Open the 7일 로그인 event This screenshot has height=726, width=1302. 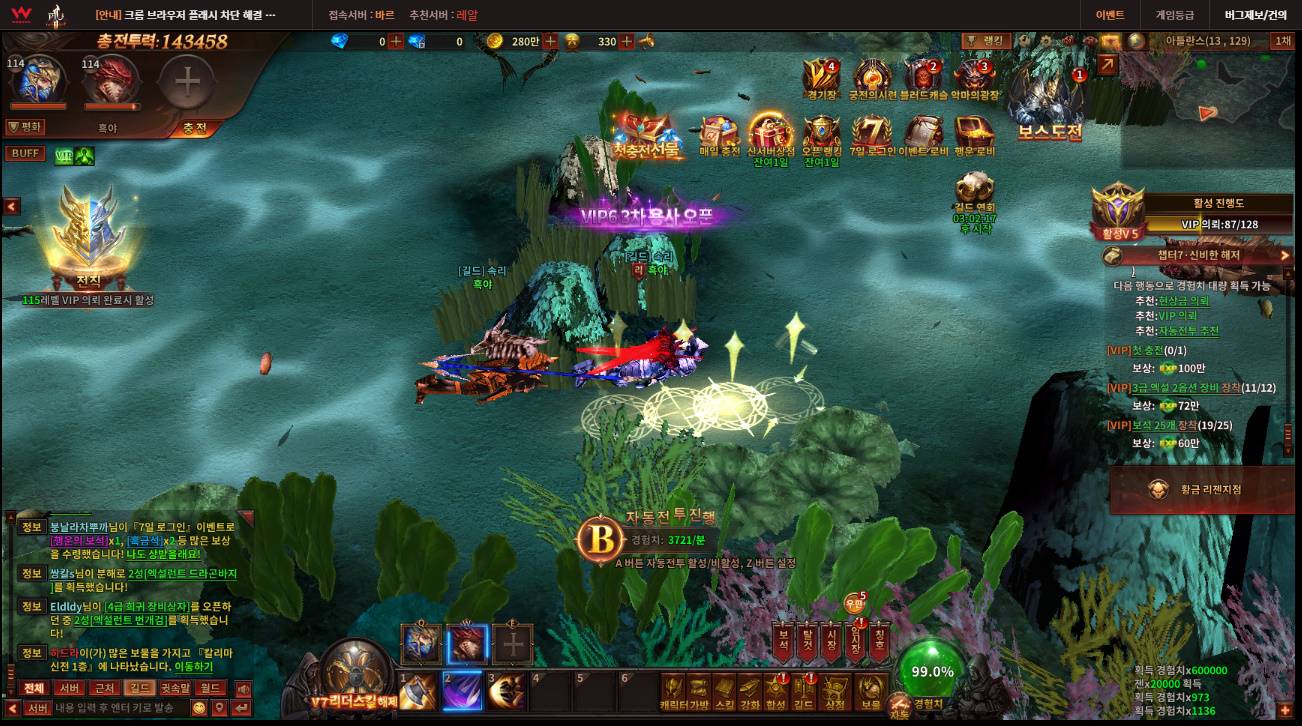(871, 138)
